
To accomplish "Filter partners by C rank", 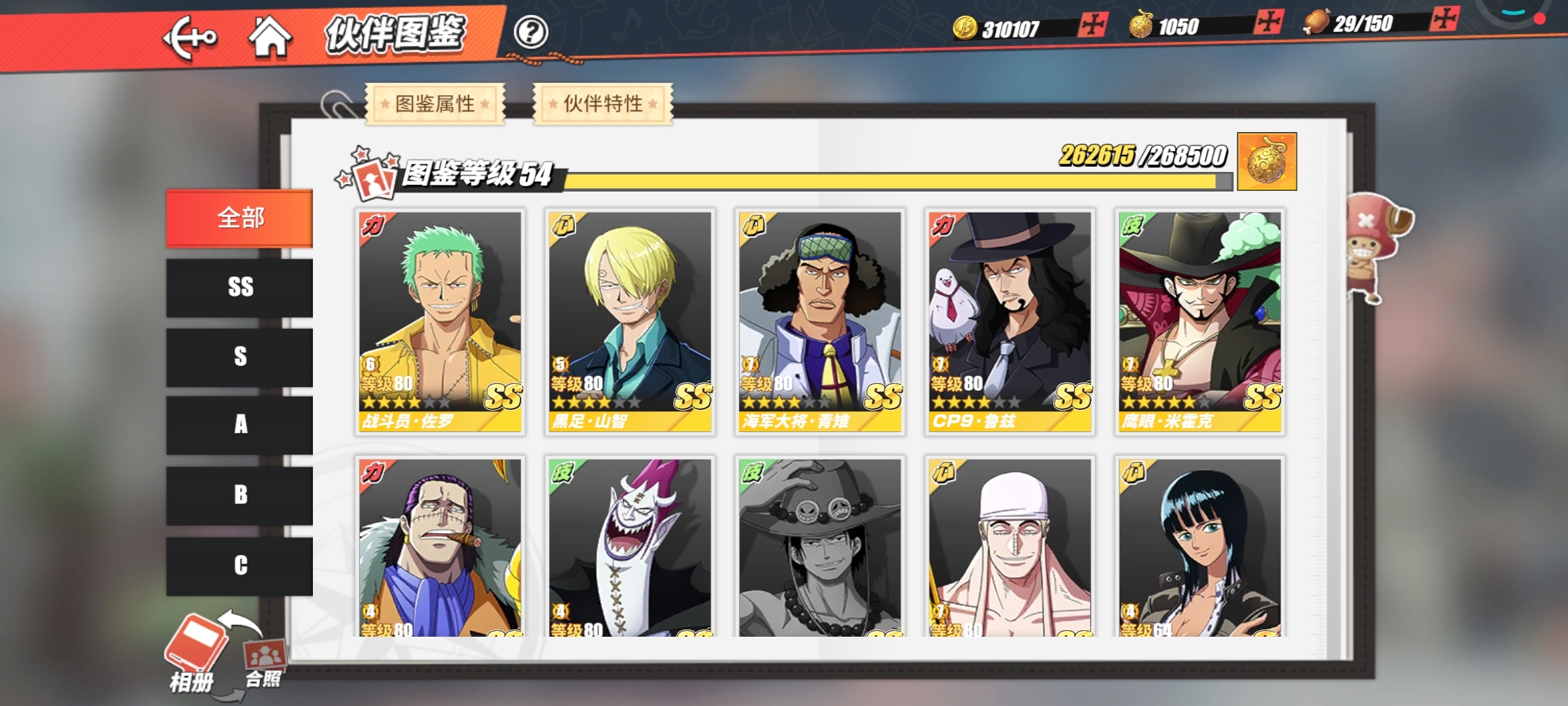I will coord(240,565).
